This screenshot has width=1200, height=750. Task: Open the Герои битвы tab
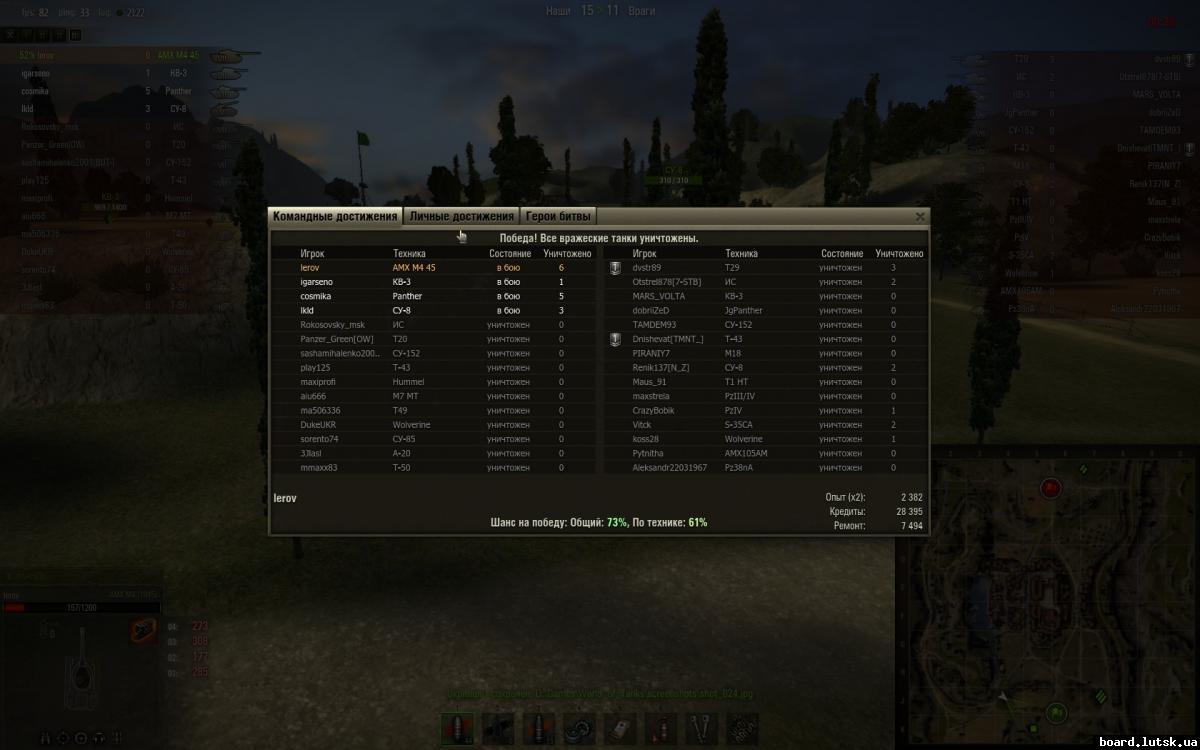point(558,216)
